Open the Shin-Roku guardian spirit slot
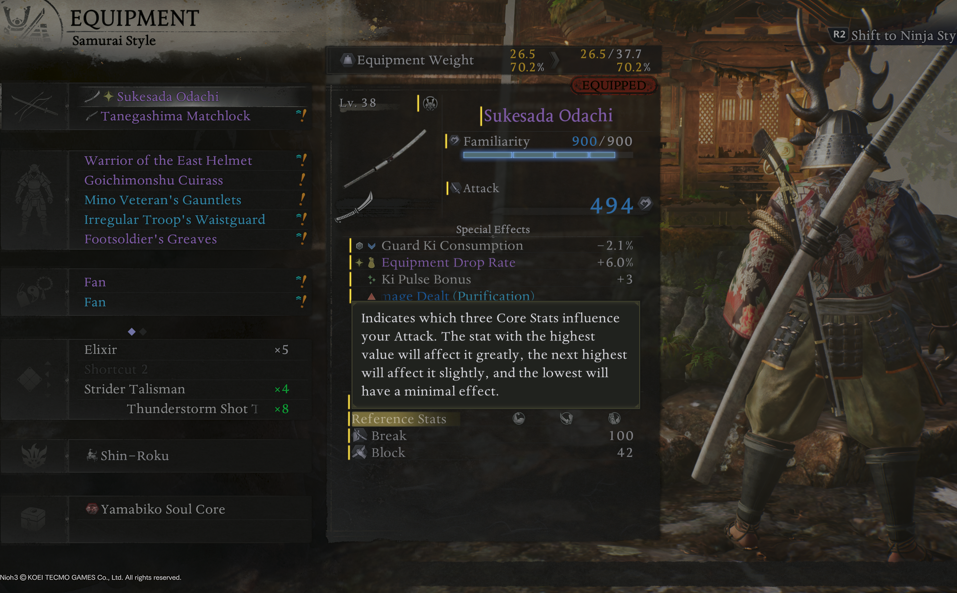957x593 pixels. click(134, 456)
